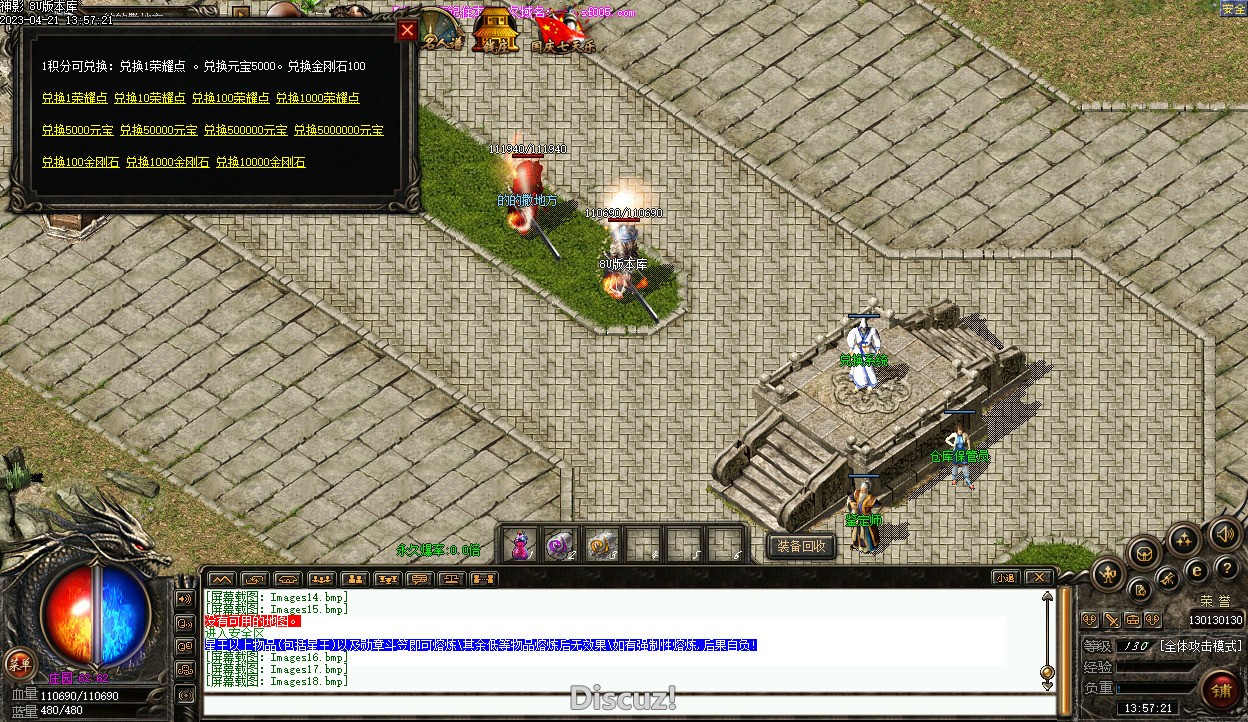Use the purple scroll in hotbar slot 2
1248x722 pixels.
click(559, 545)
